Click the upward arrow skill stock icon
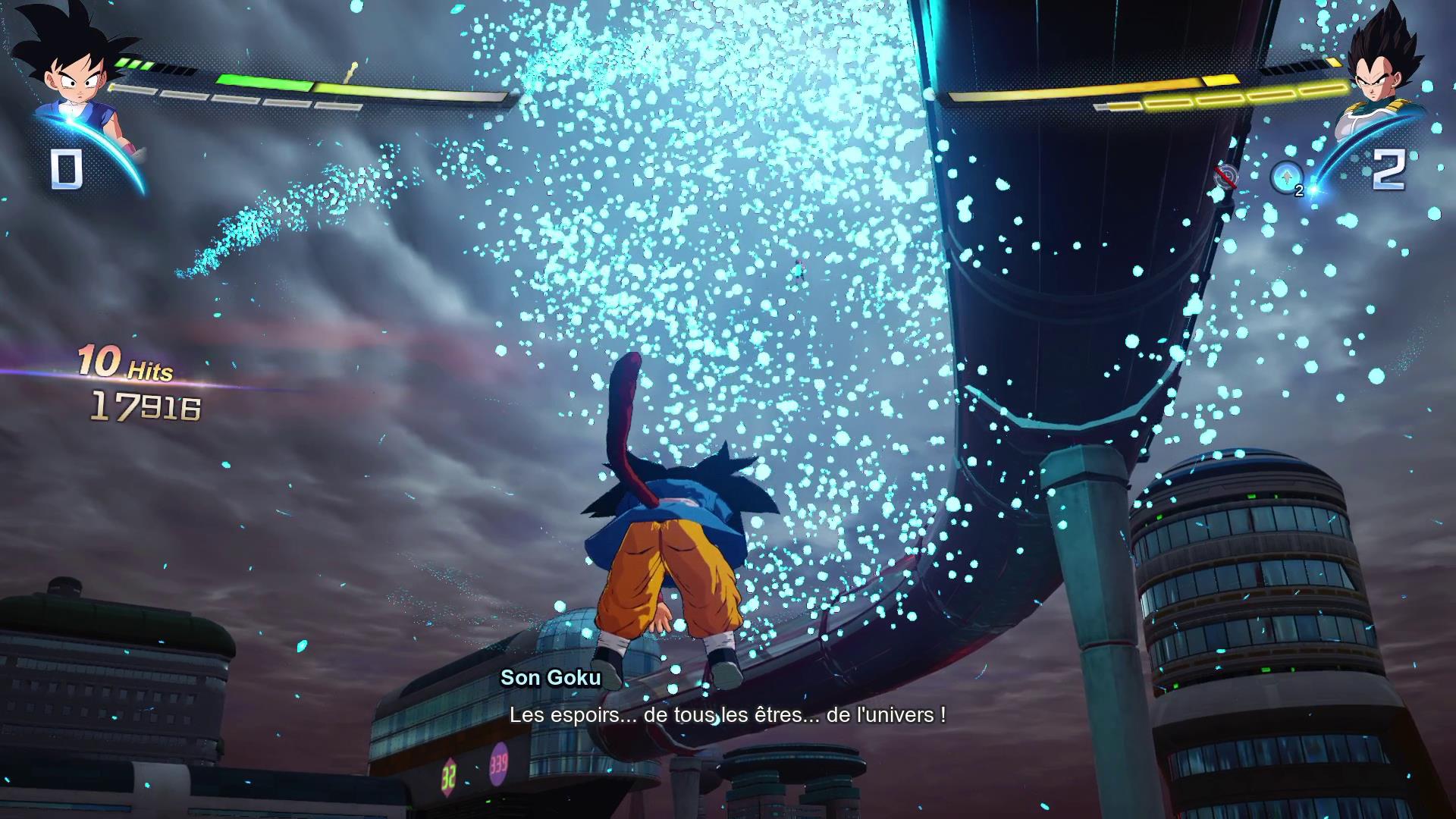 pos(1286,176)
